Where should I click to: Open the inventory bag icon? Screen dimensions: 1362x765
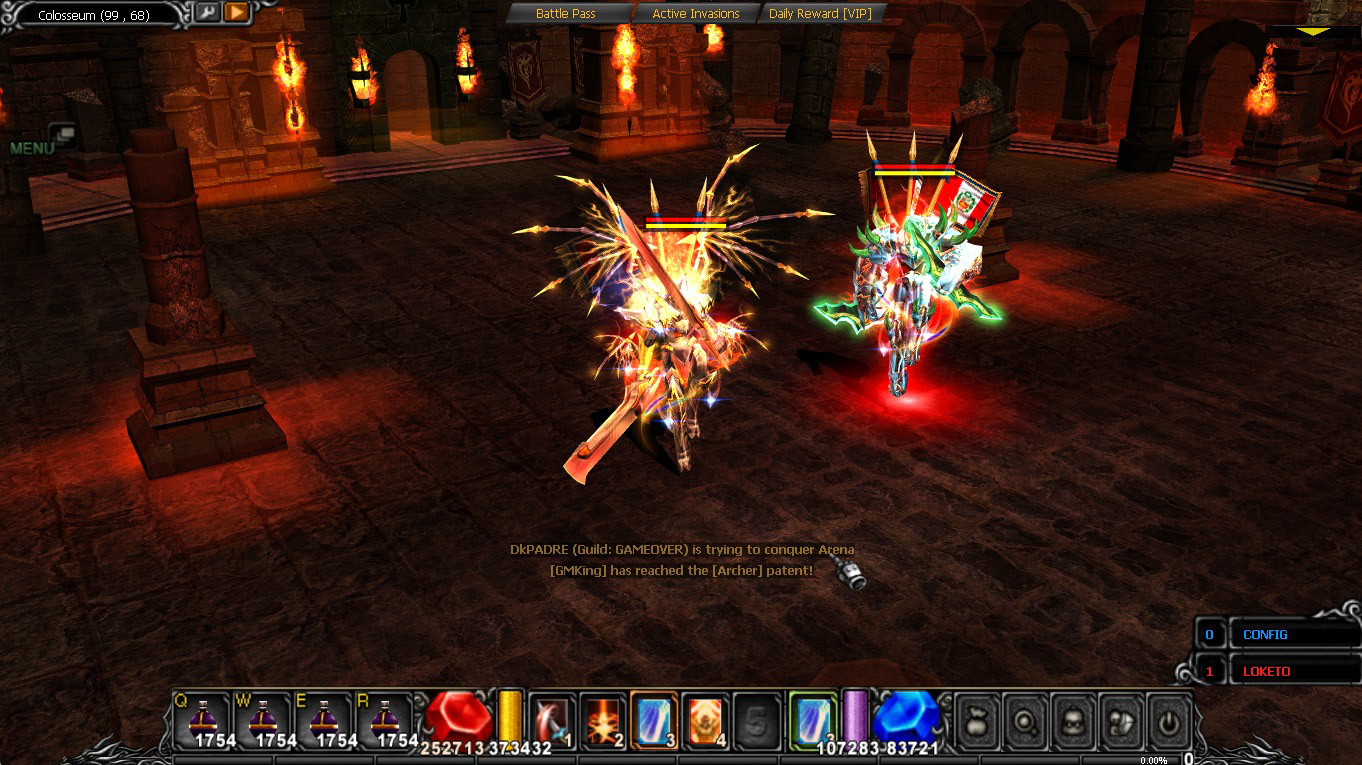977,720
